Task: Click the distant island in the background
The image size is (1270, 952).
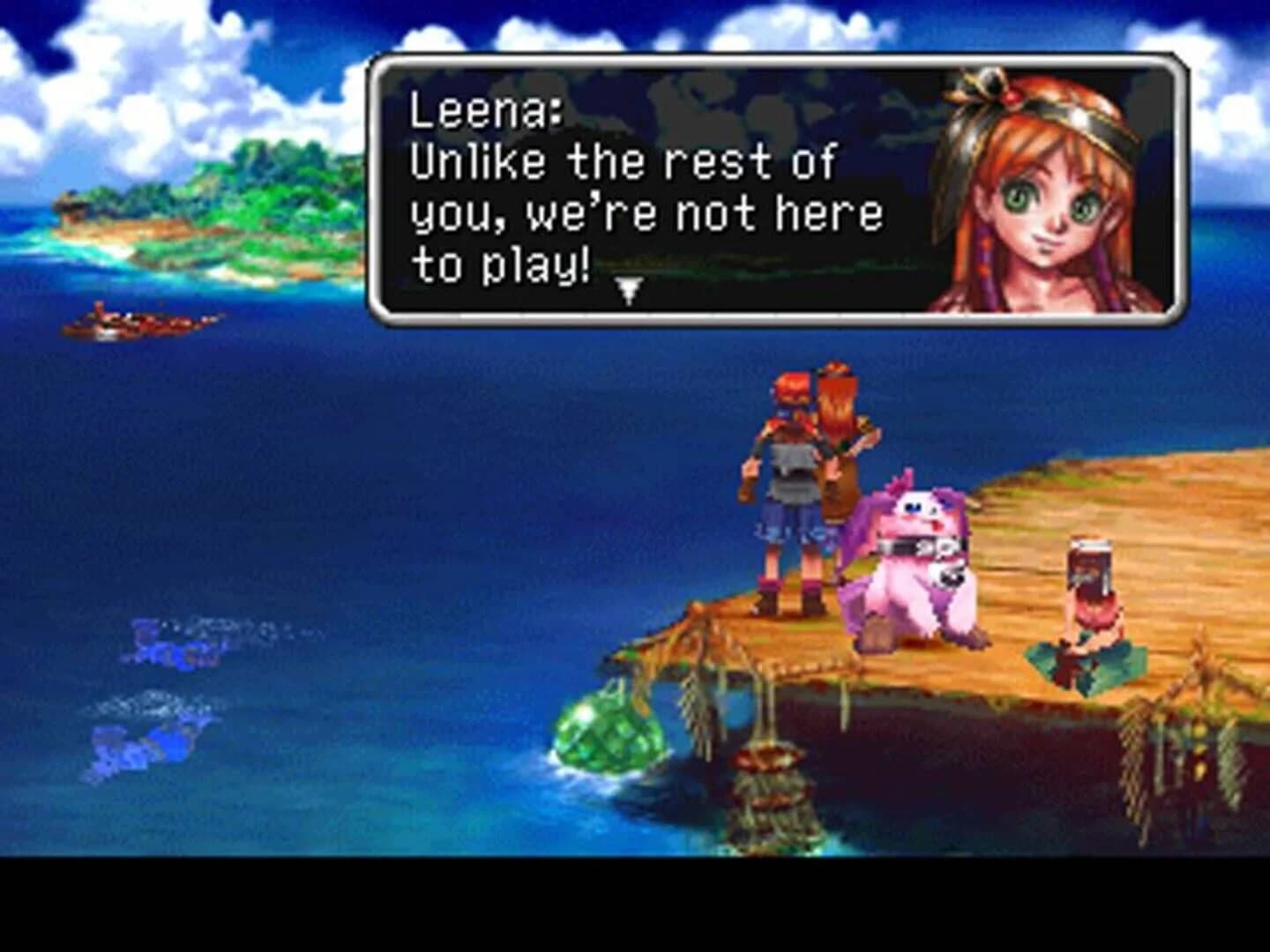Action: point(176,203)
